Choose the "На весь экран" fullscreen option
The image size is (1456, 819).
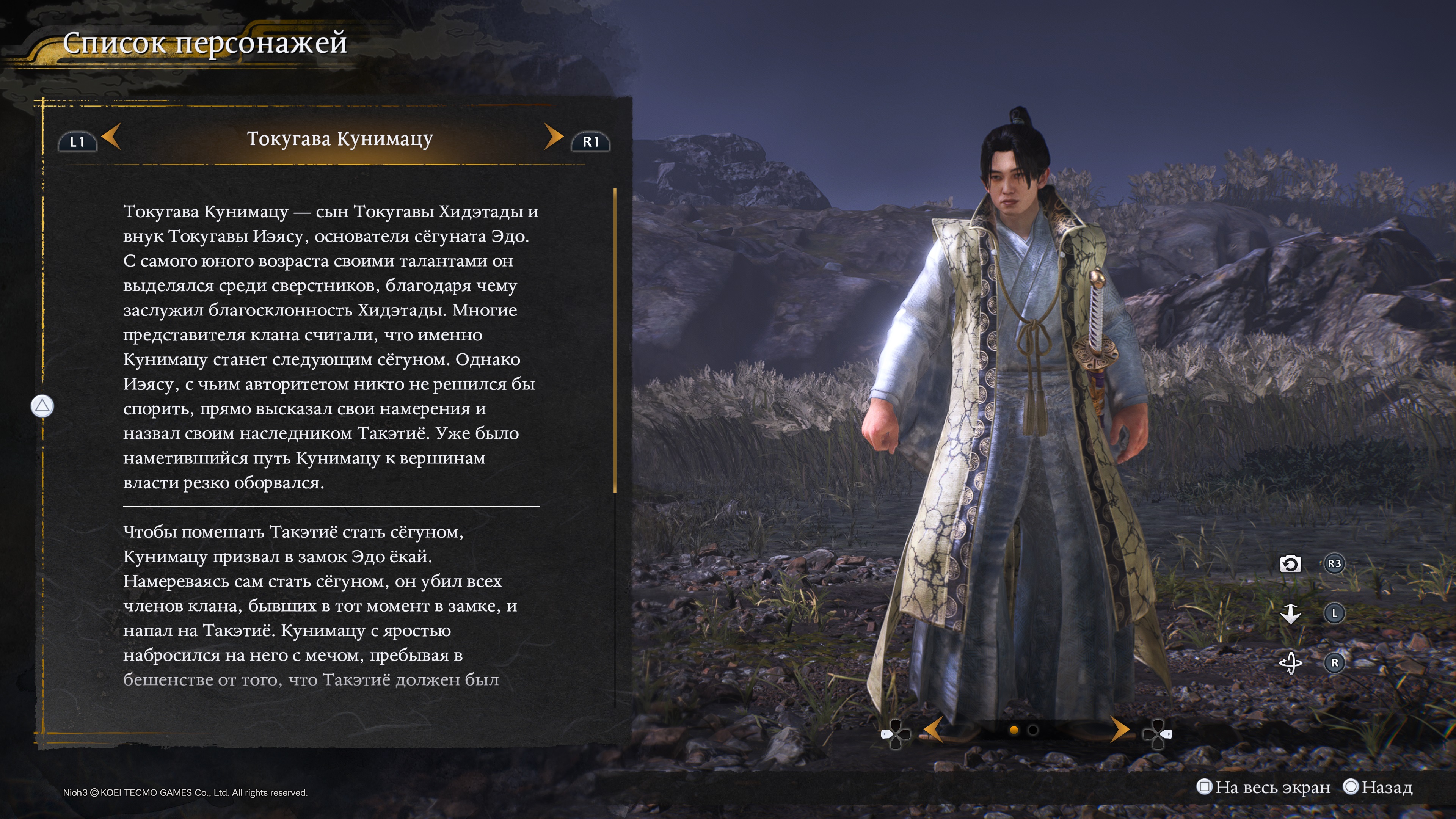1264,787
